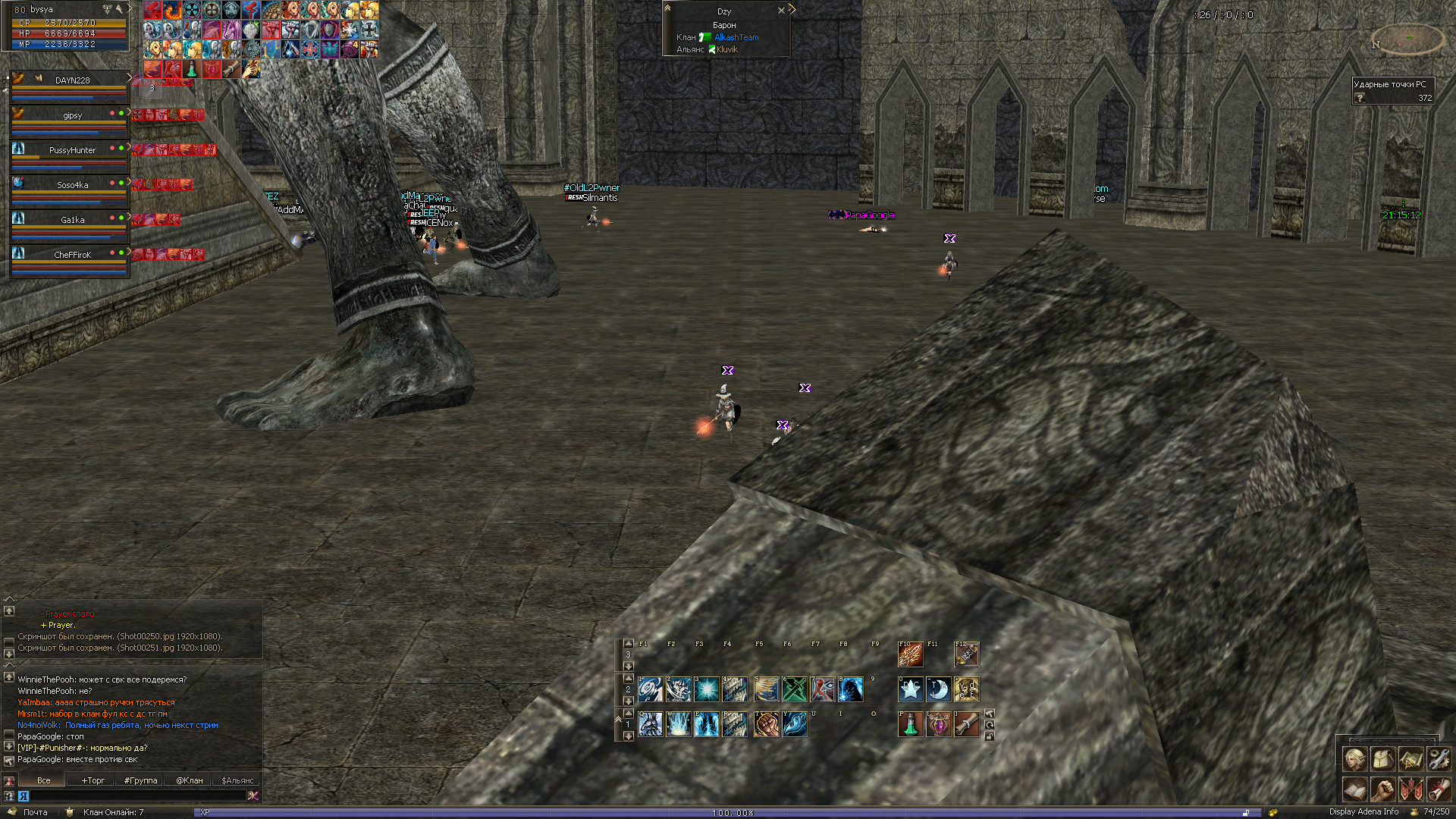Click the chat message input field
This screenshot has height=819, width=1456.
(x=136, y=795)
